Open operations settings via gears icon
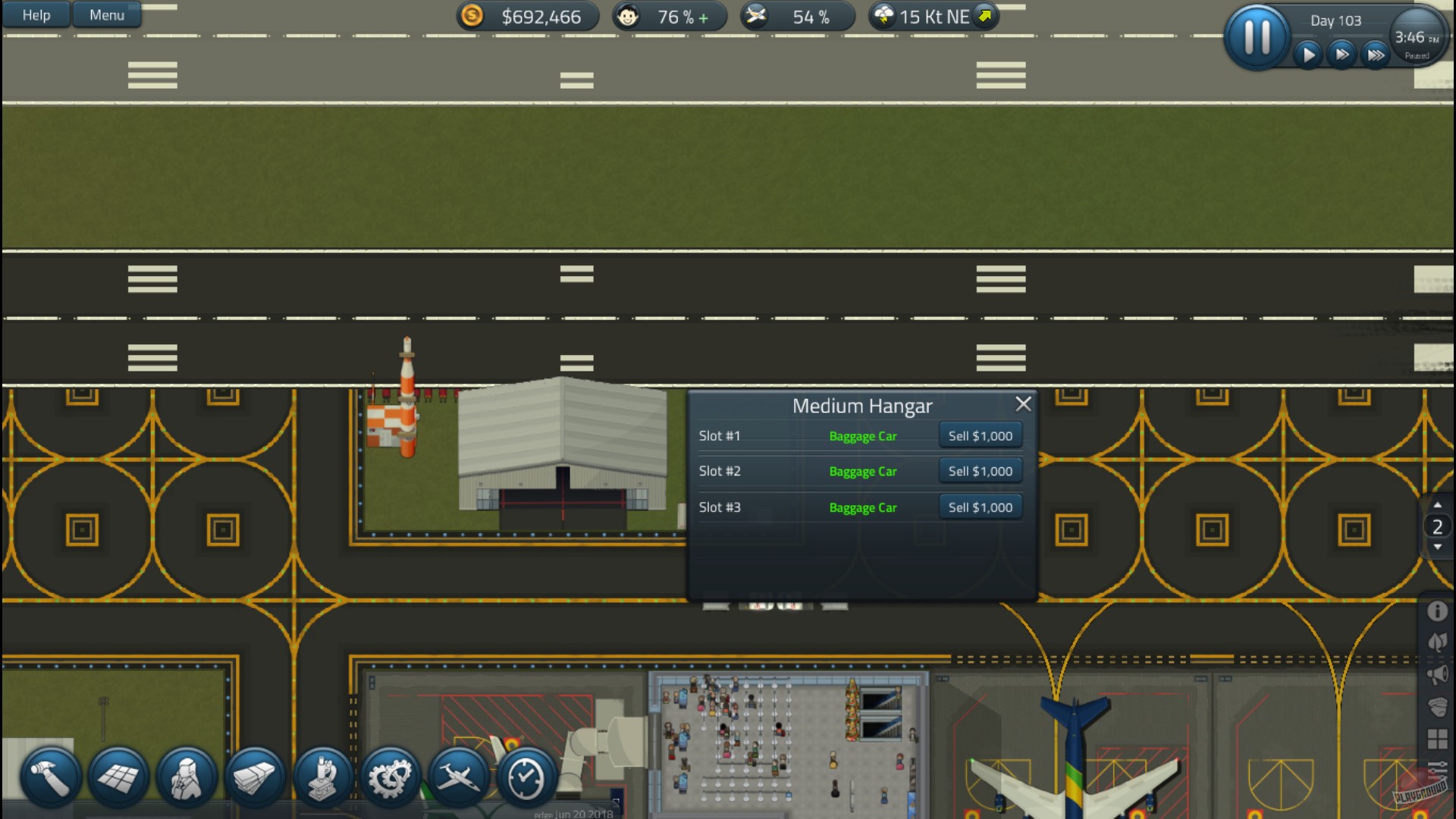Viewport: 1456px width, 819px height. pos(391,775)
